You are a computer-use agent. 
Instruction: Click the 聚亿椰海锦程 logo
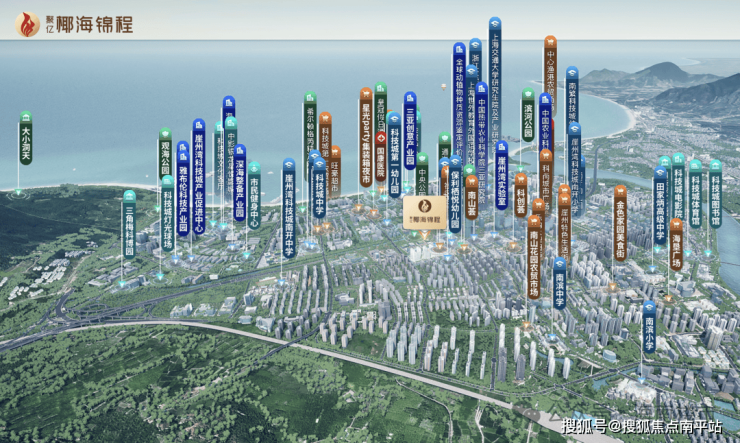tap(76, 25)
